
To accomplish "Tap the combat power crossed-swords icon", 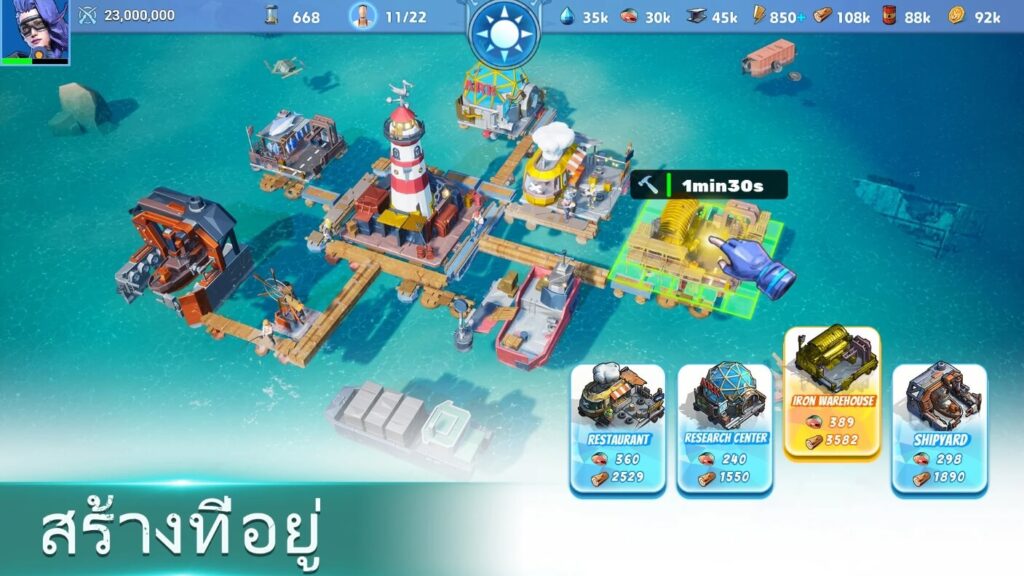I will (x=87, y=15).
